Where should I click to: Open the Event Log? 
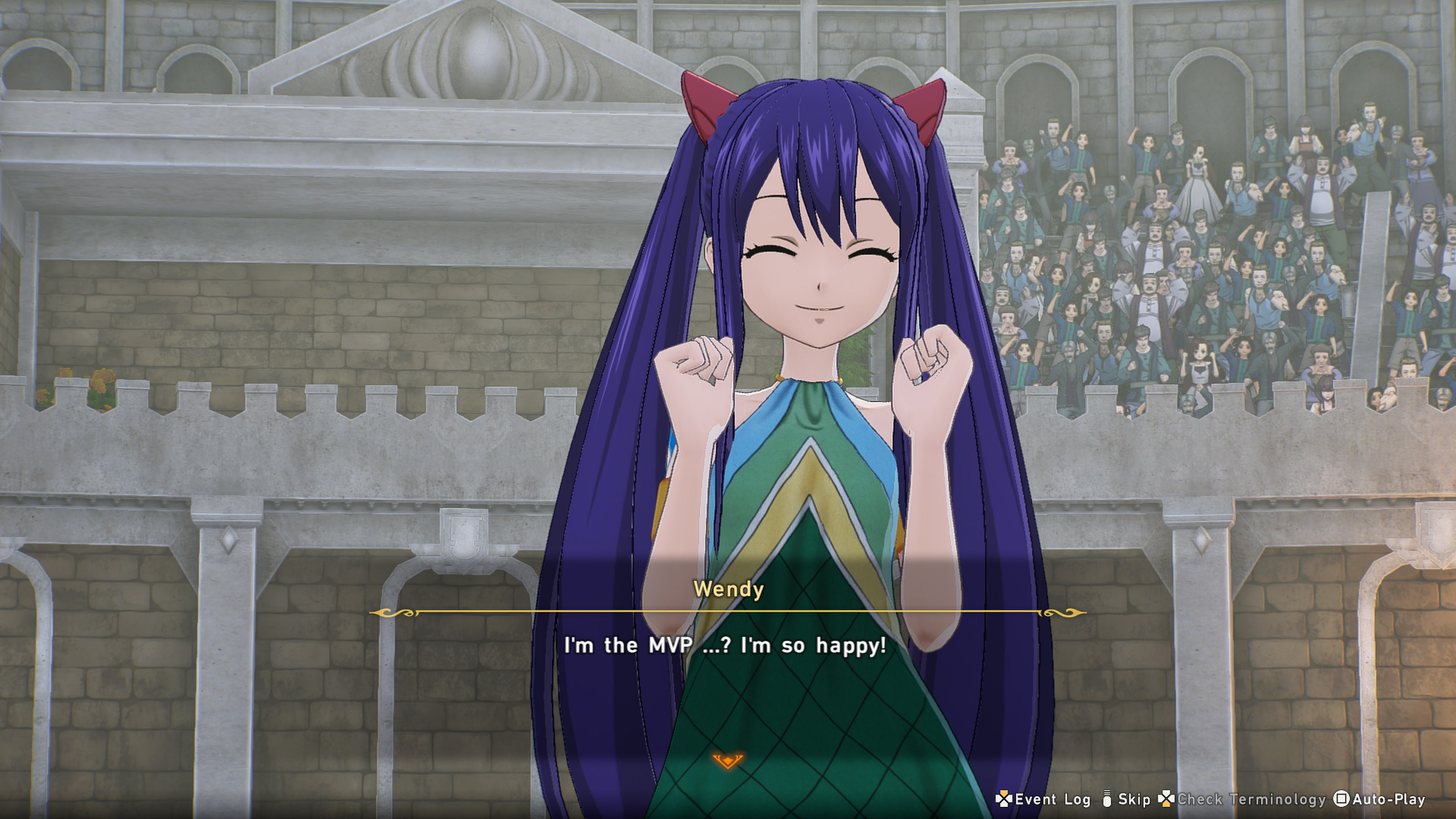click(1043, 799)
